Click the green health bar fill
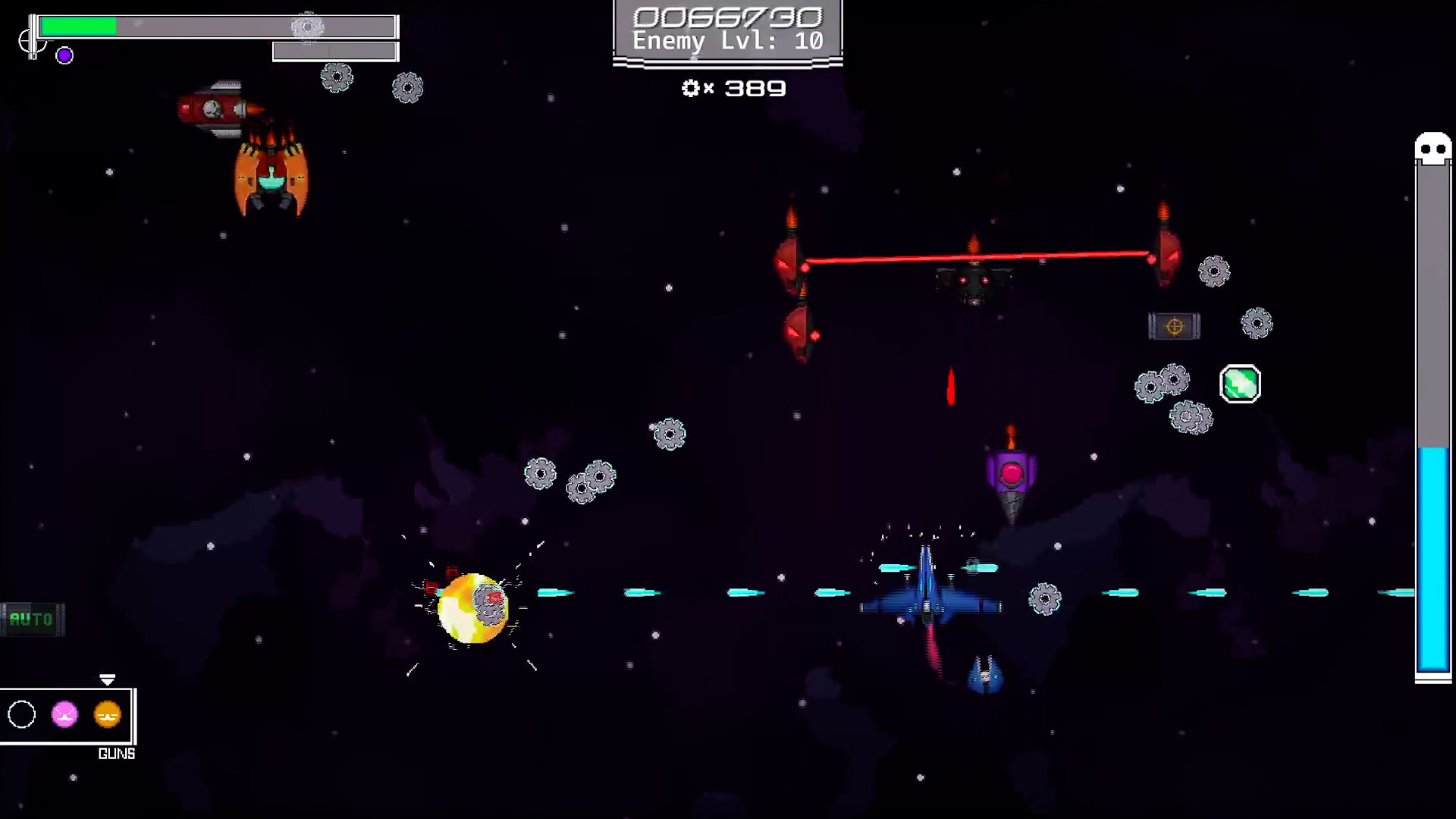The height and width of the screenshot is (819, 1456). pyautogui.click(x=80, y=26)
